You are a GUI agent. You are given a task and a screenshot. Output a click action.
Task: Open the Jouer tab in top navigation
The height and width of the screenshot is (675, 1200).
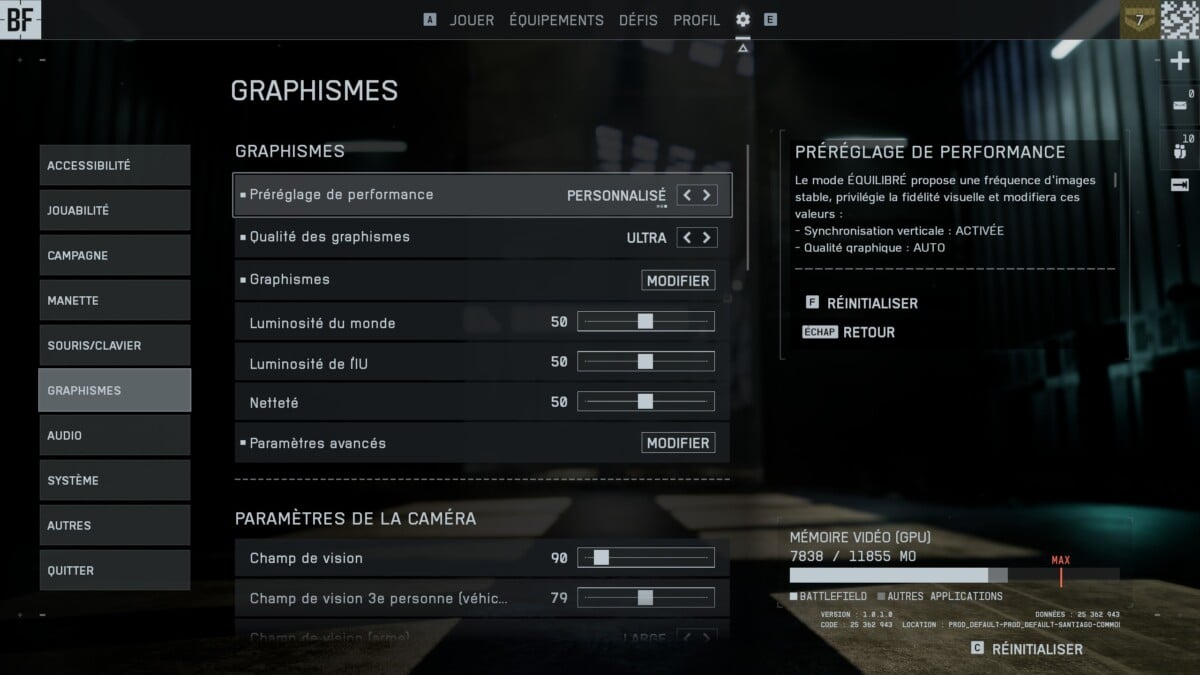coord(471,20)
